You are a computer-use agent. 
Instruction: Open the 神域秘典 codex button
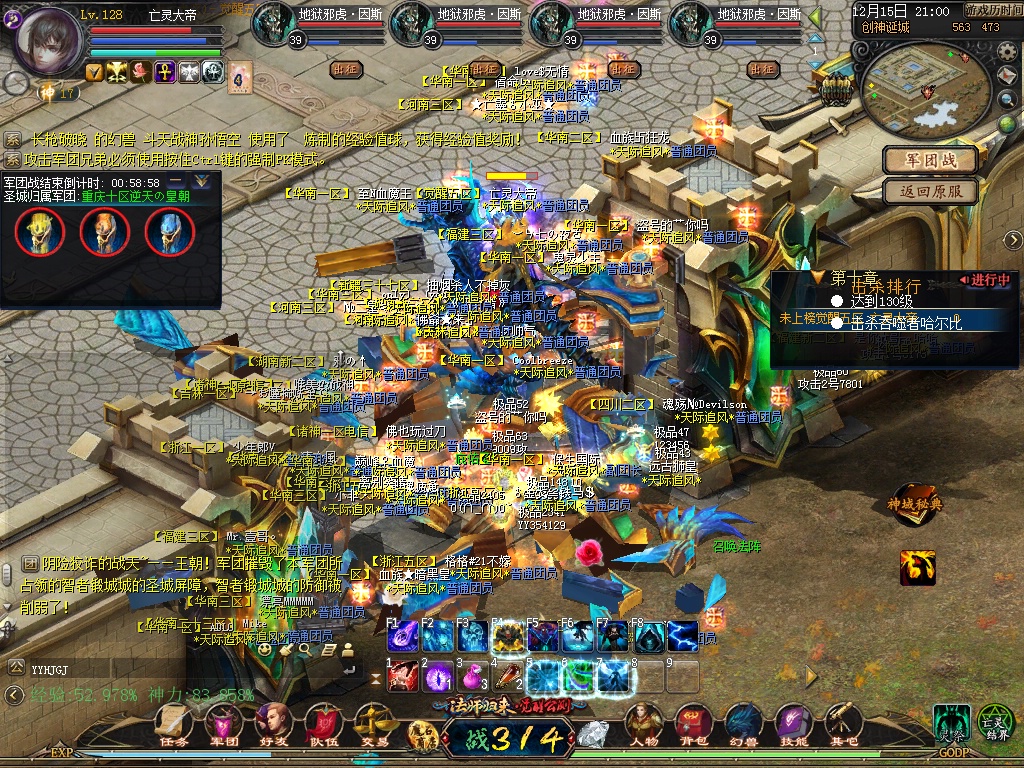tap(915, 504)
